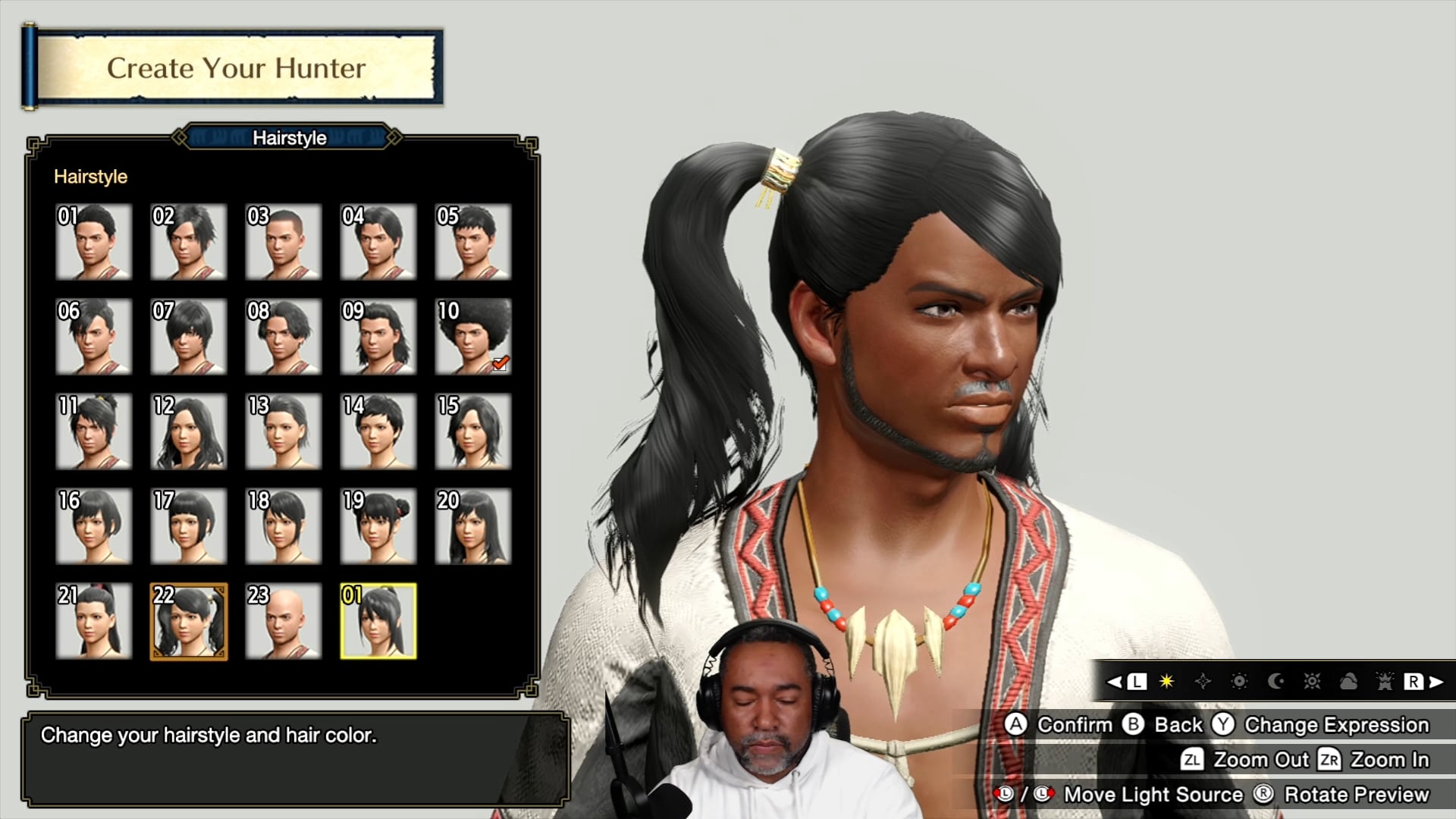Pick hairstyle 20 with long straight hair
Screen dimensions: 1456x819
tap(472, 526)
